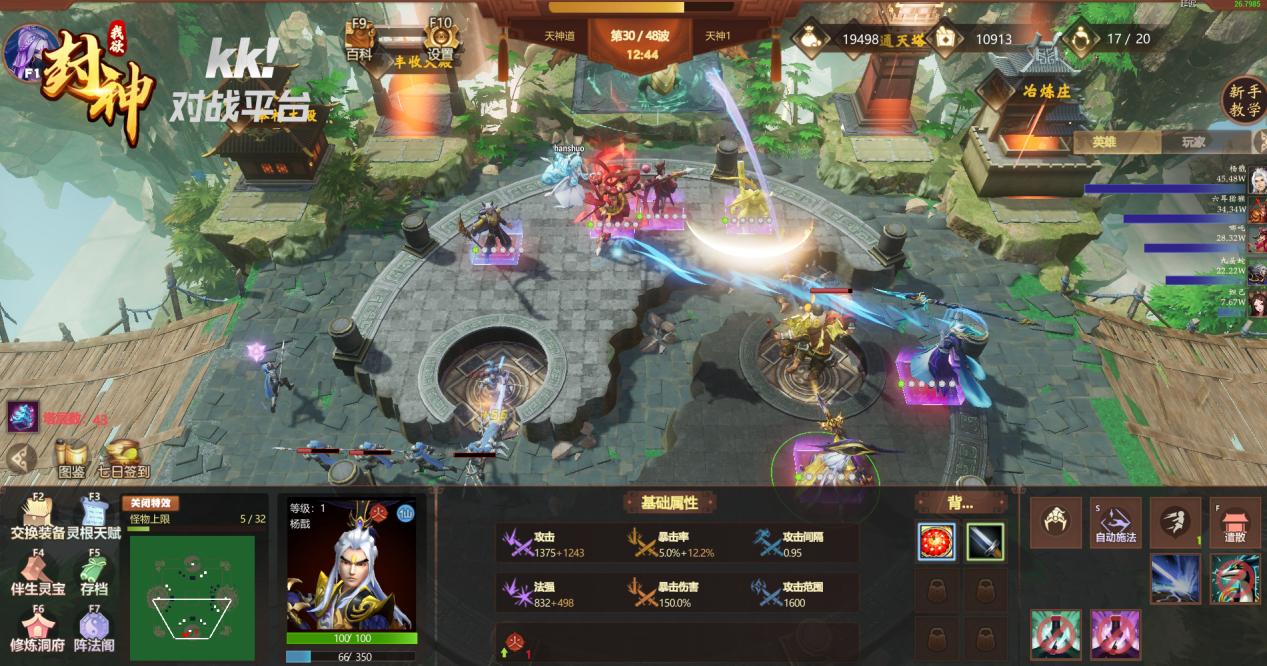Open the 图鉴 codex
1267x666 pixels.
pos(71,459)
